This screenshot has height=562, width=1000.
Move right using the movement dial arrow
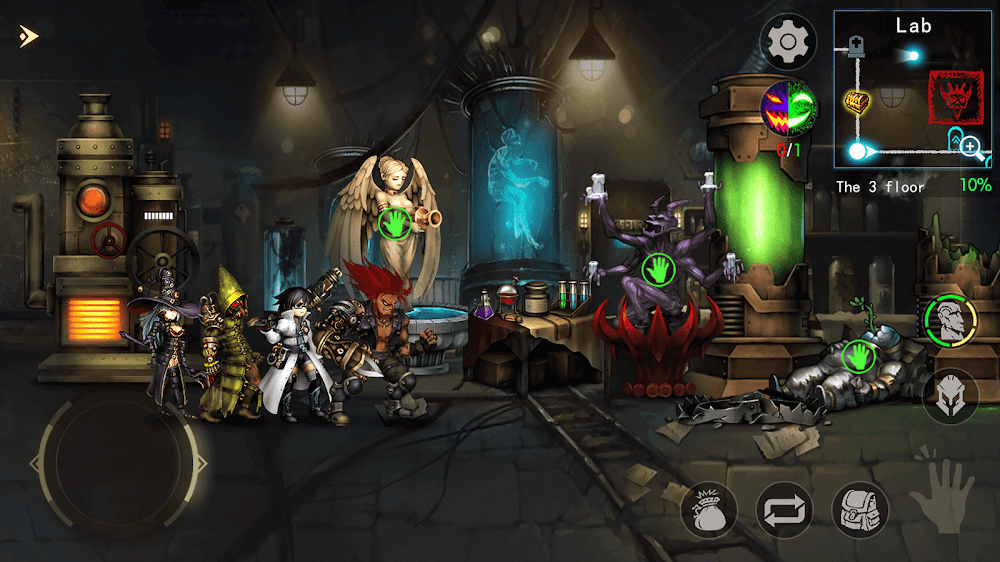coord(201,464)
